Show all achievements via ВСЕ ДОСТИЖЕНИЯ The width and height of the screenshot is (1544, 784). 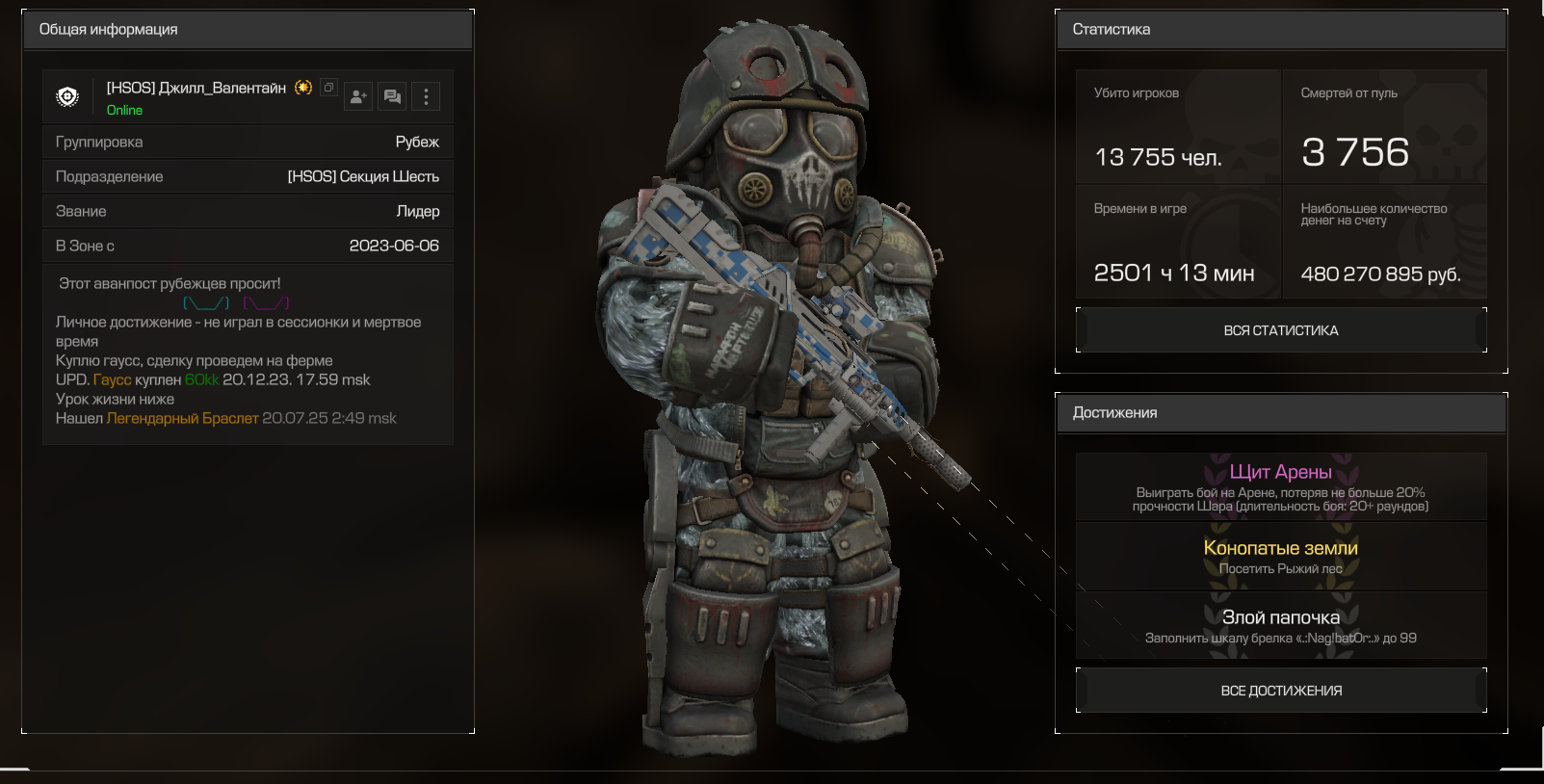[x=1280, y=691]
